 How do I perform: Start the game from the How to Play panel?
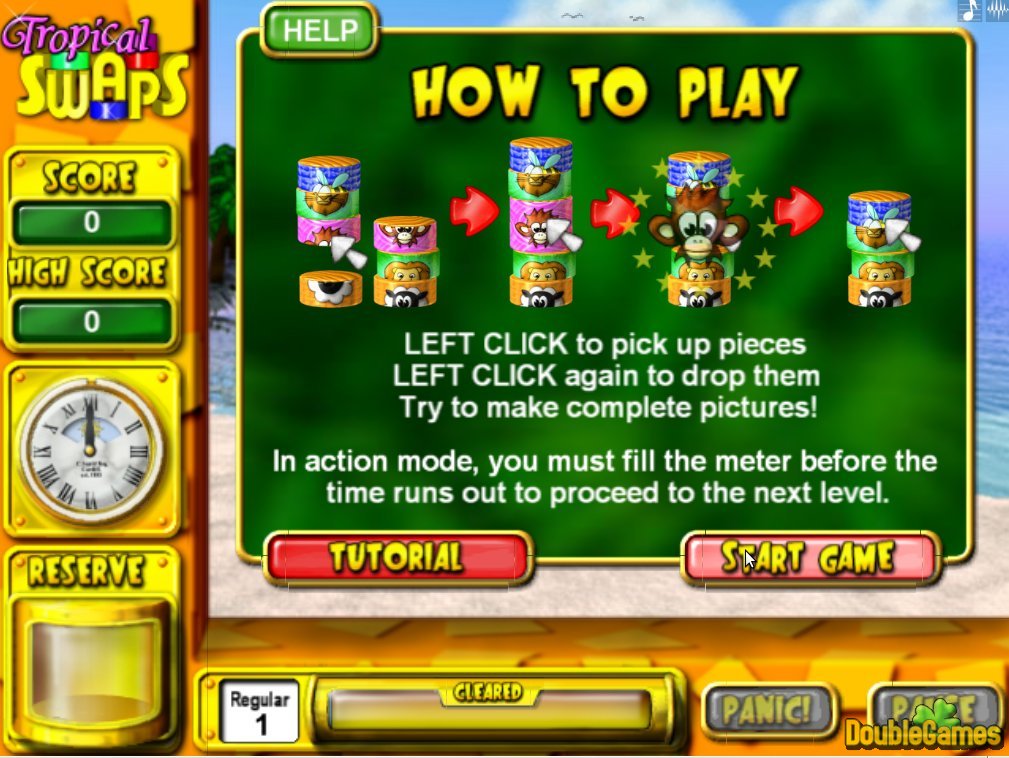pyautogui.click(x=810, y=558)
